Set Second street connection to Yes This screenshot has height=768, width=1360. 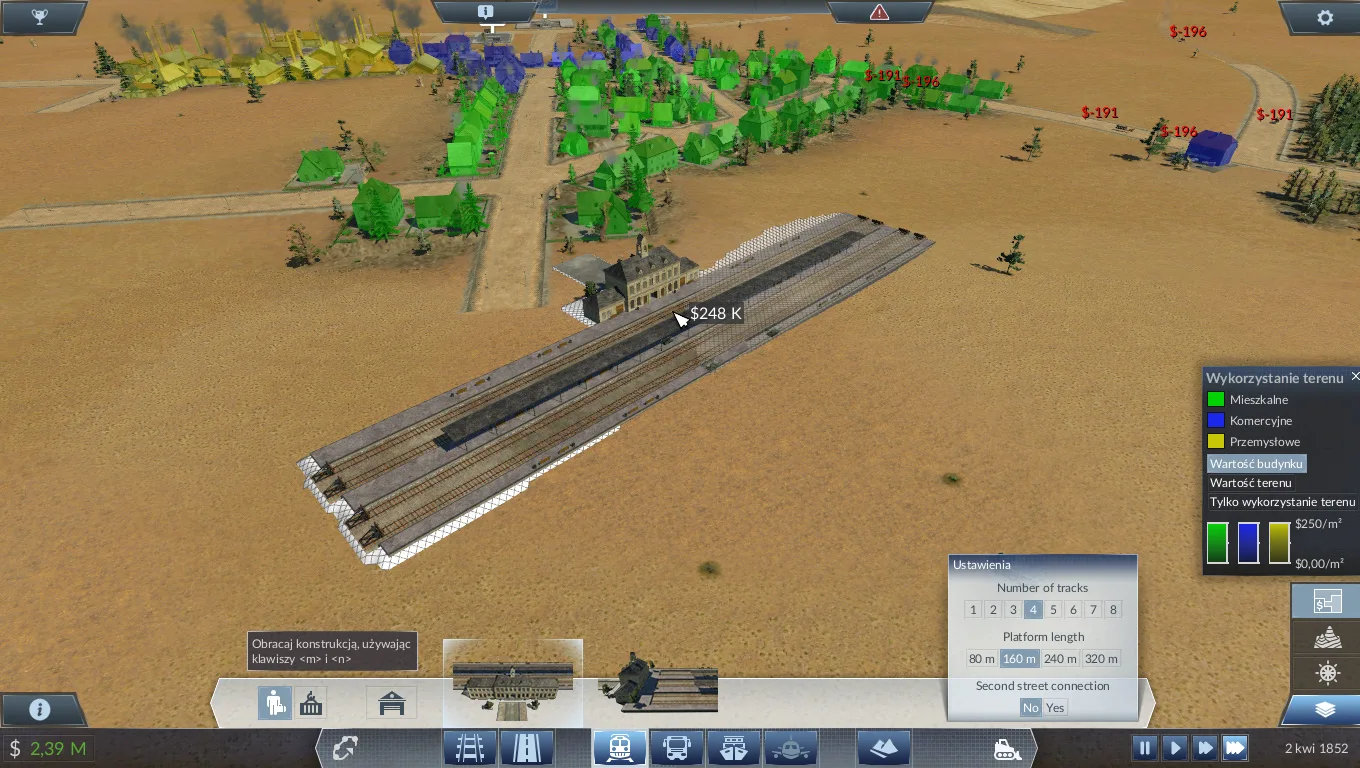(x=1055, y=707)
